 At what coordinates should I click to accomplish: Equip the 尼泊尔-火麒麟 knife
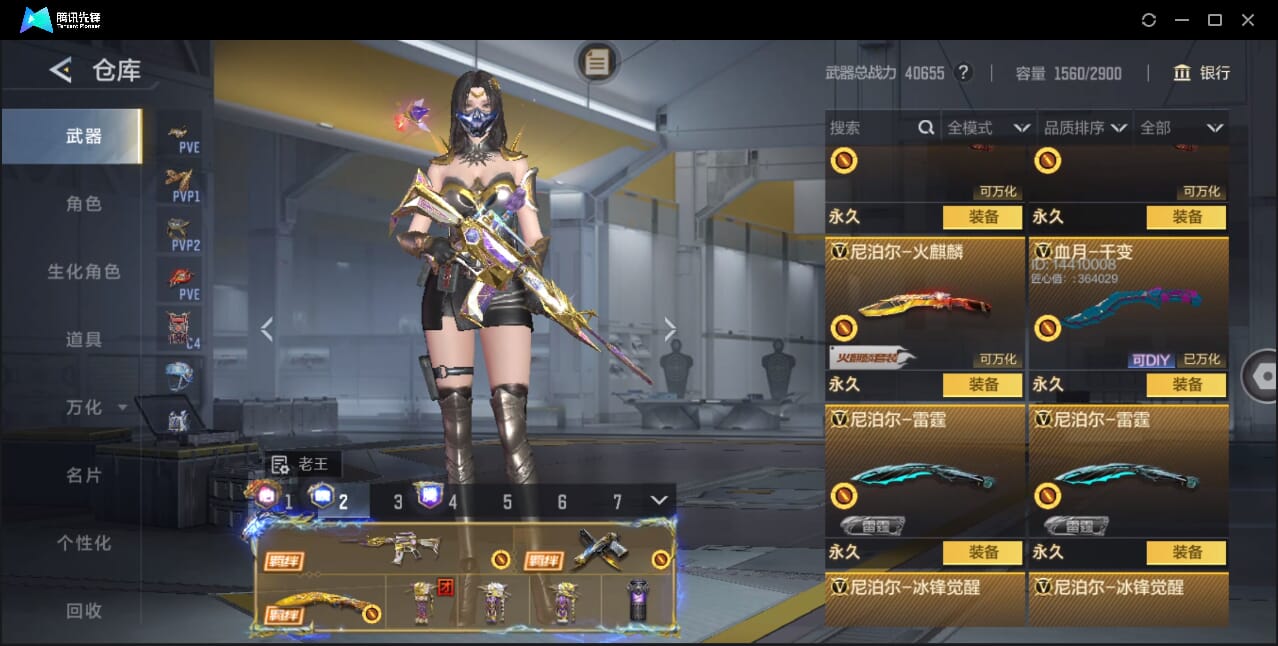pyautogui.click(x=983, y=385)
